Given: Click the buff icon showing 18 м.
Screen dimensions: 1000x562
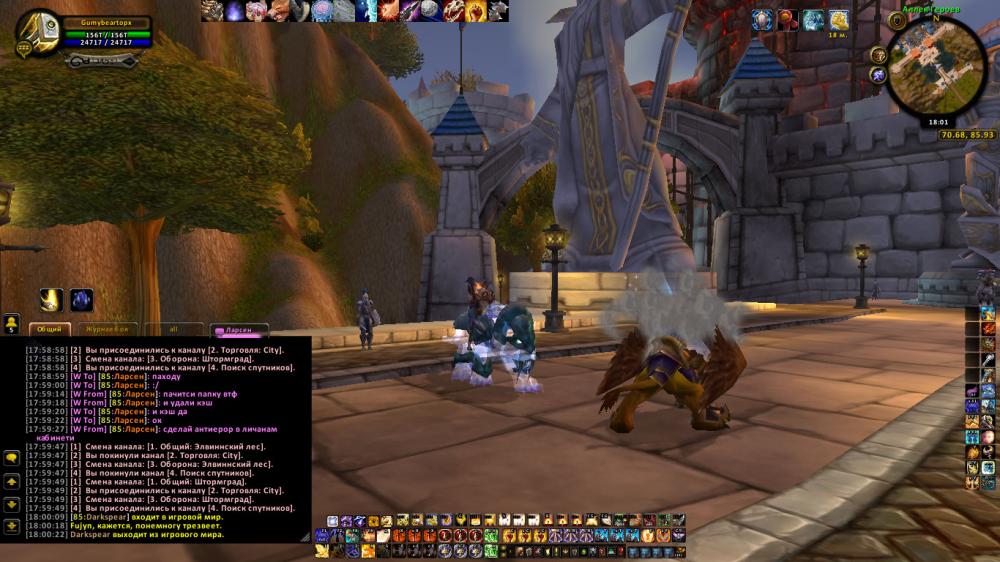Looking at the screenshot, I should coord(839,20).
